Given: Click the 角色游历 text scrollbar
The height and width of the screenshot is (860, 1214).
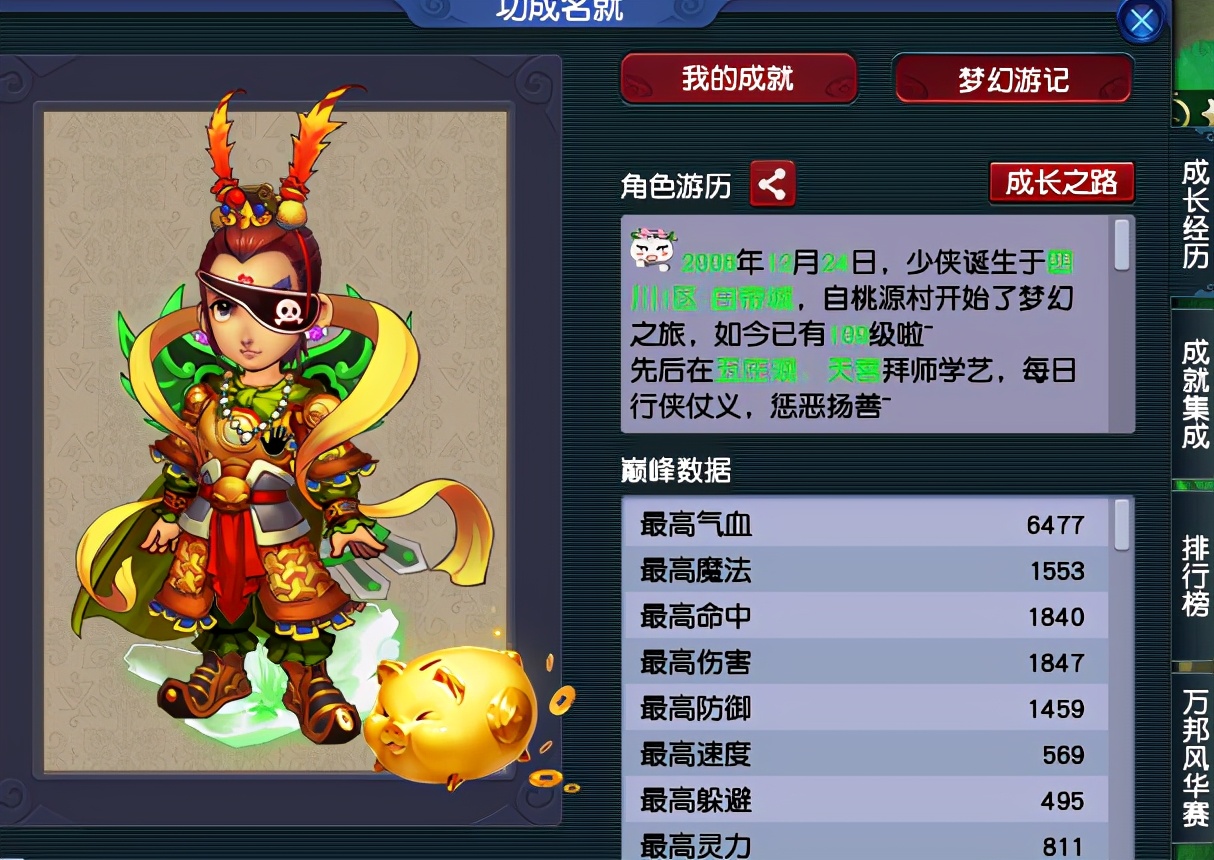Looking at the screenshot, I should (1122, 245).
